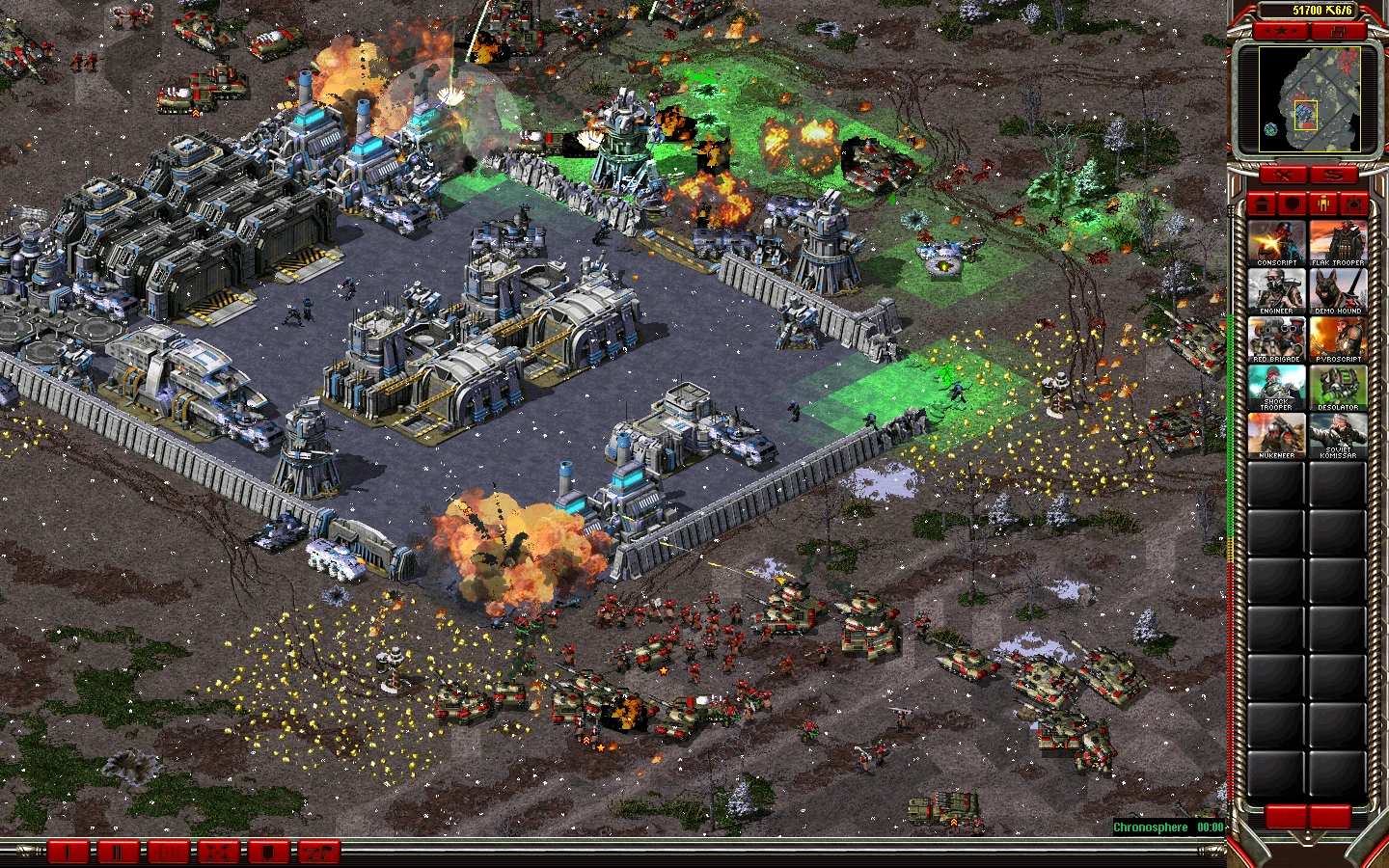Activate the sell dollar-sign button
1389x868 pixels.
1334,175
